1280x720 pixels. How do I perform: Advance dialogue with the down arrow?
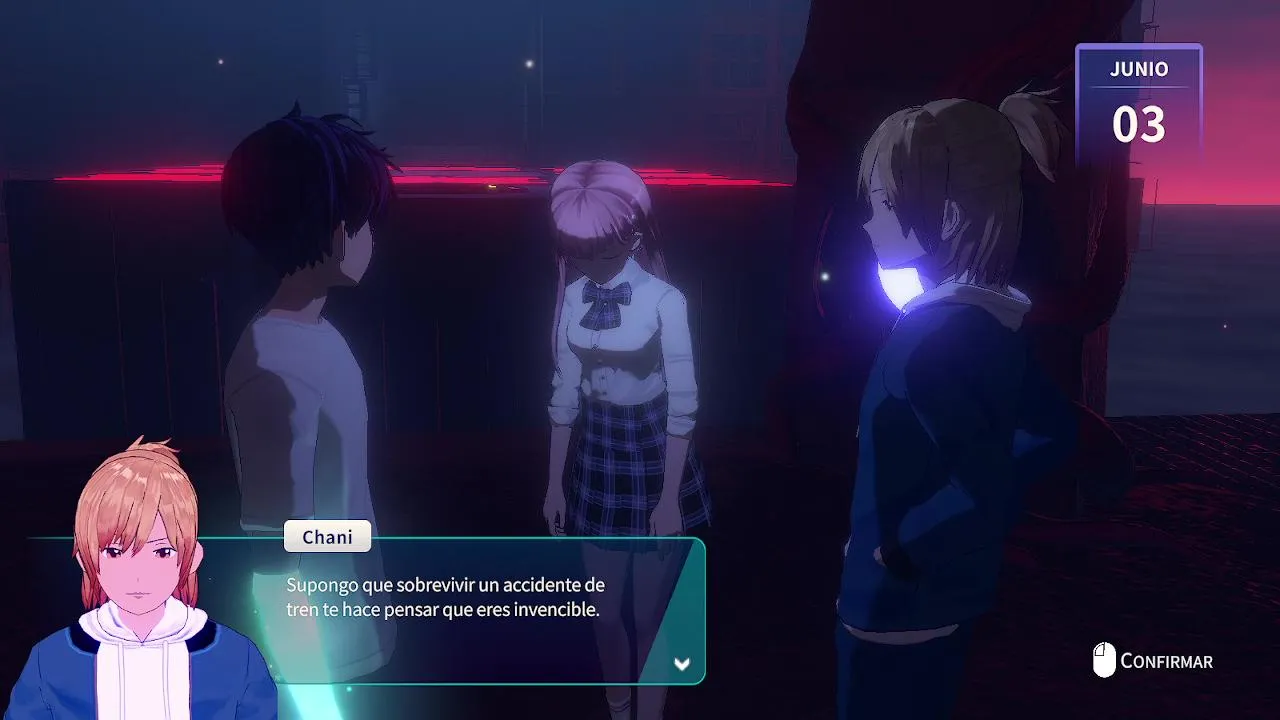[682, 664]
